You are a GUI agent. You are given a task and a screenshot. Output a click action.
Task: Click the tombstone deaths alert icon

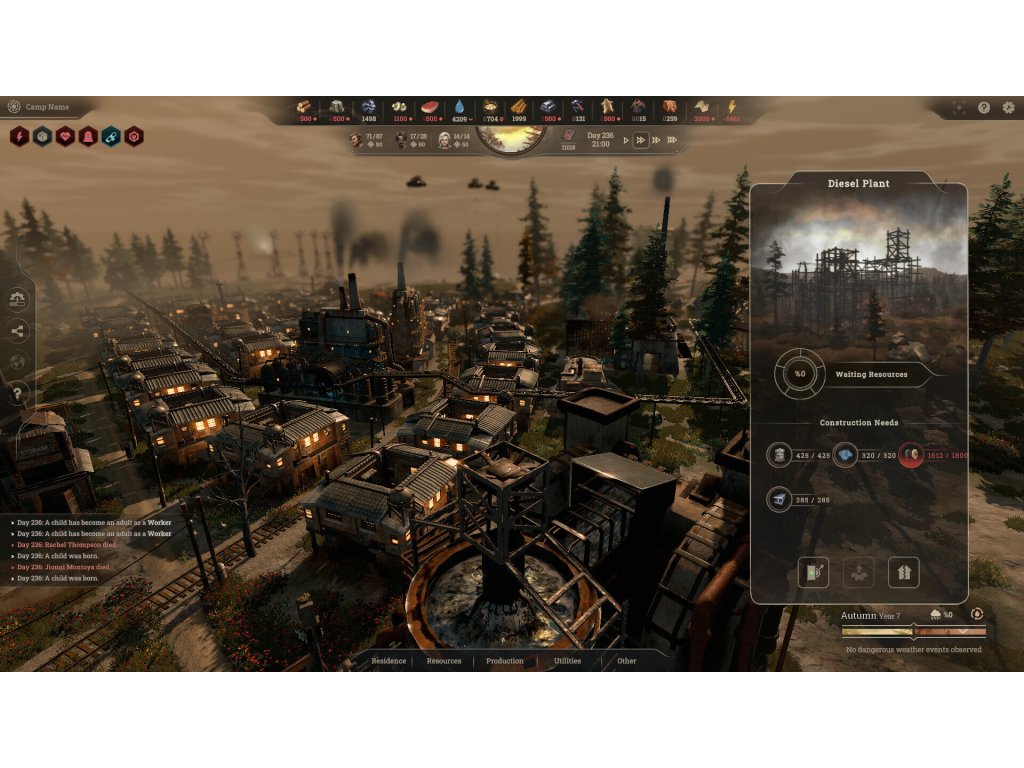click(x=88, y=136)
